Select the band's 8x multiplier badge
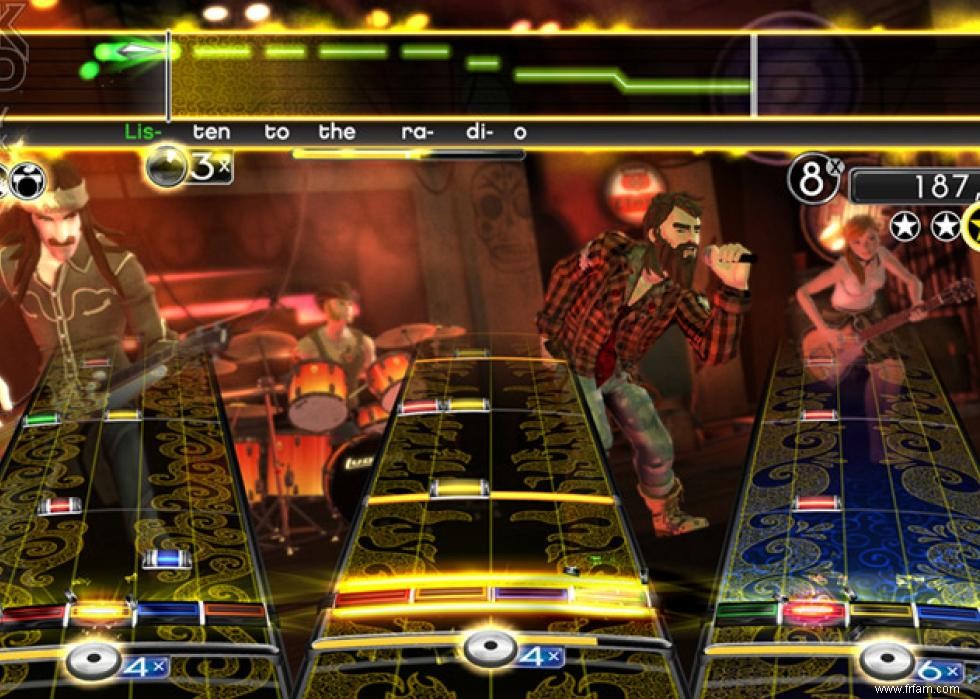The width and height of the screenshot is (980, 699). (x=814, y=179)
